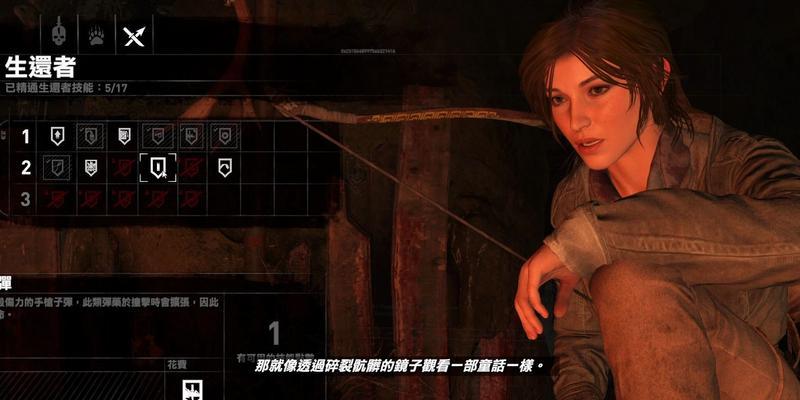Open the paw print Hunter skills tab

[96, 35]
